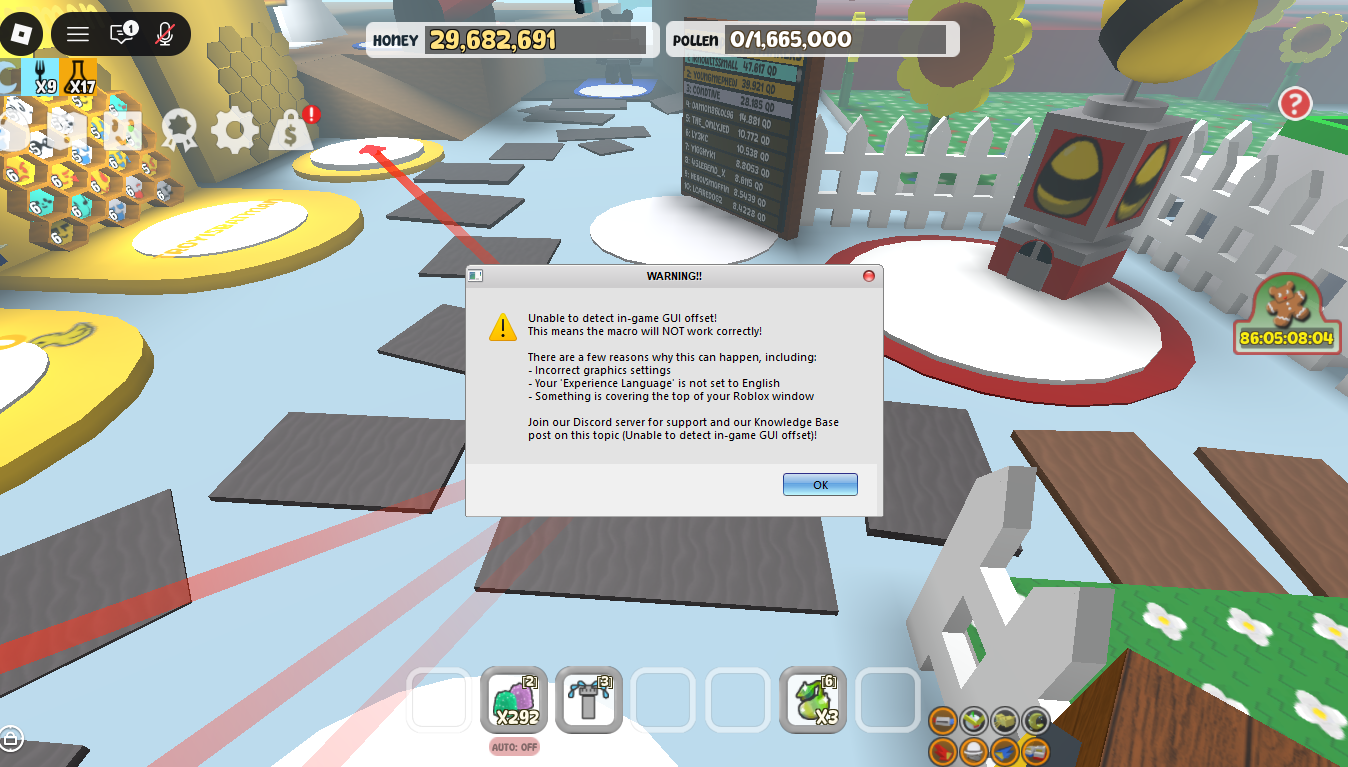The width and height of the screenshot is (1348, 767).
Task: Toggle AUTO: OFF under the Gumdrops slot
Action: pos(514,746)
